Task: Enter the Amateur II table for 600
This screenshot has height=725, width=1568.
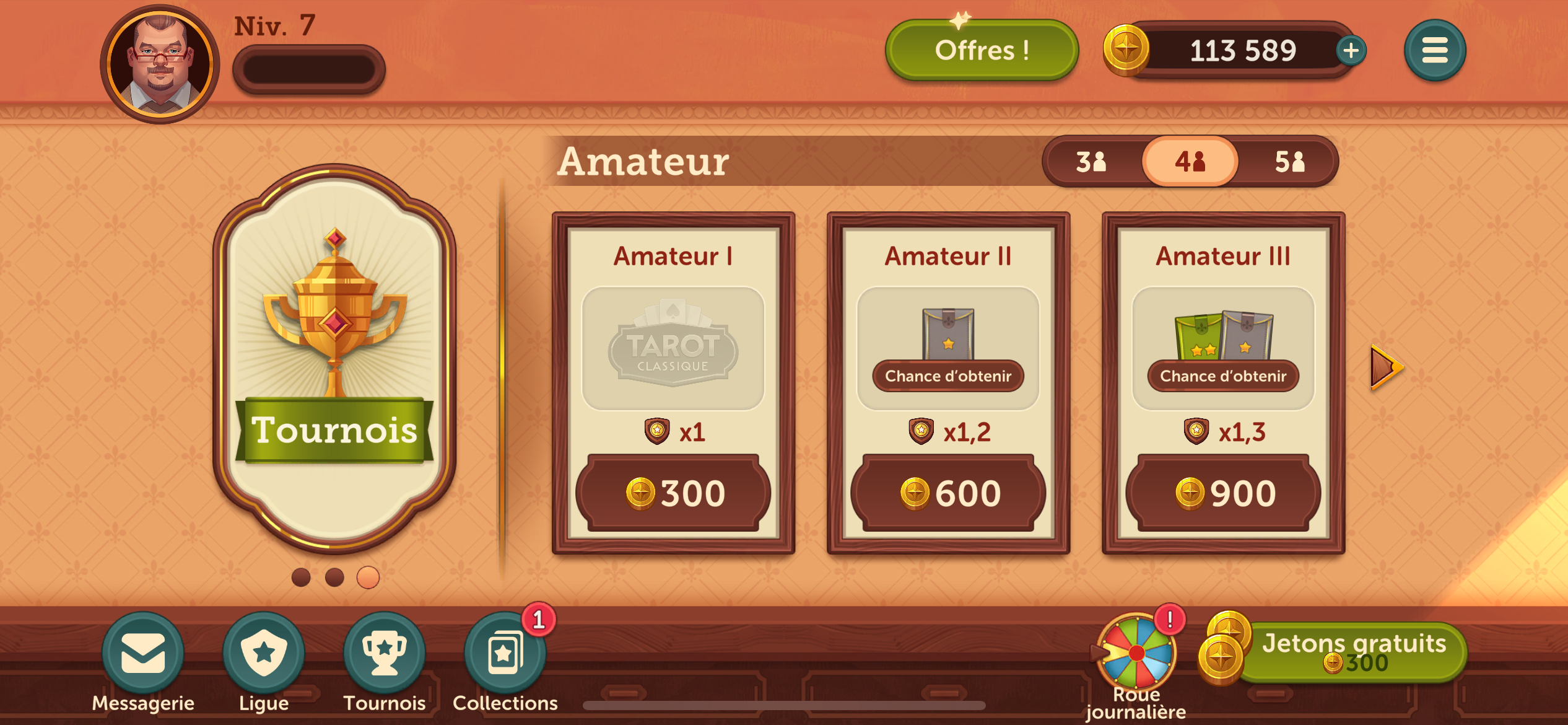Action: (948, 493)
